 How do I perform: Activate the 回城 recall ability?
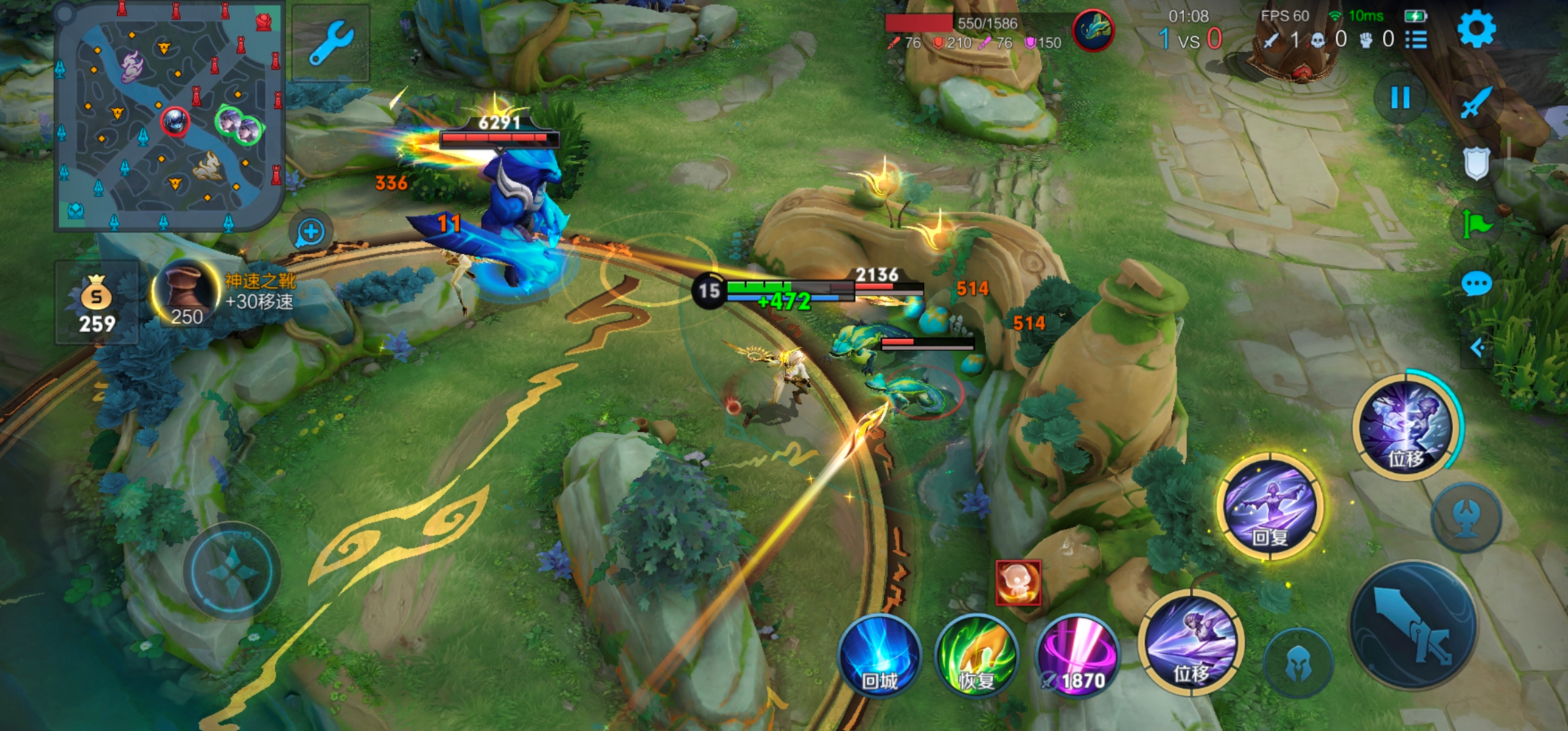tap(879, 657)
